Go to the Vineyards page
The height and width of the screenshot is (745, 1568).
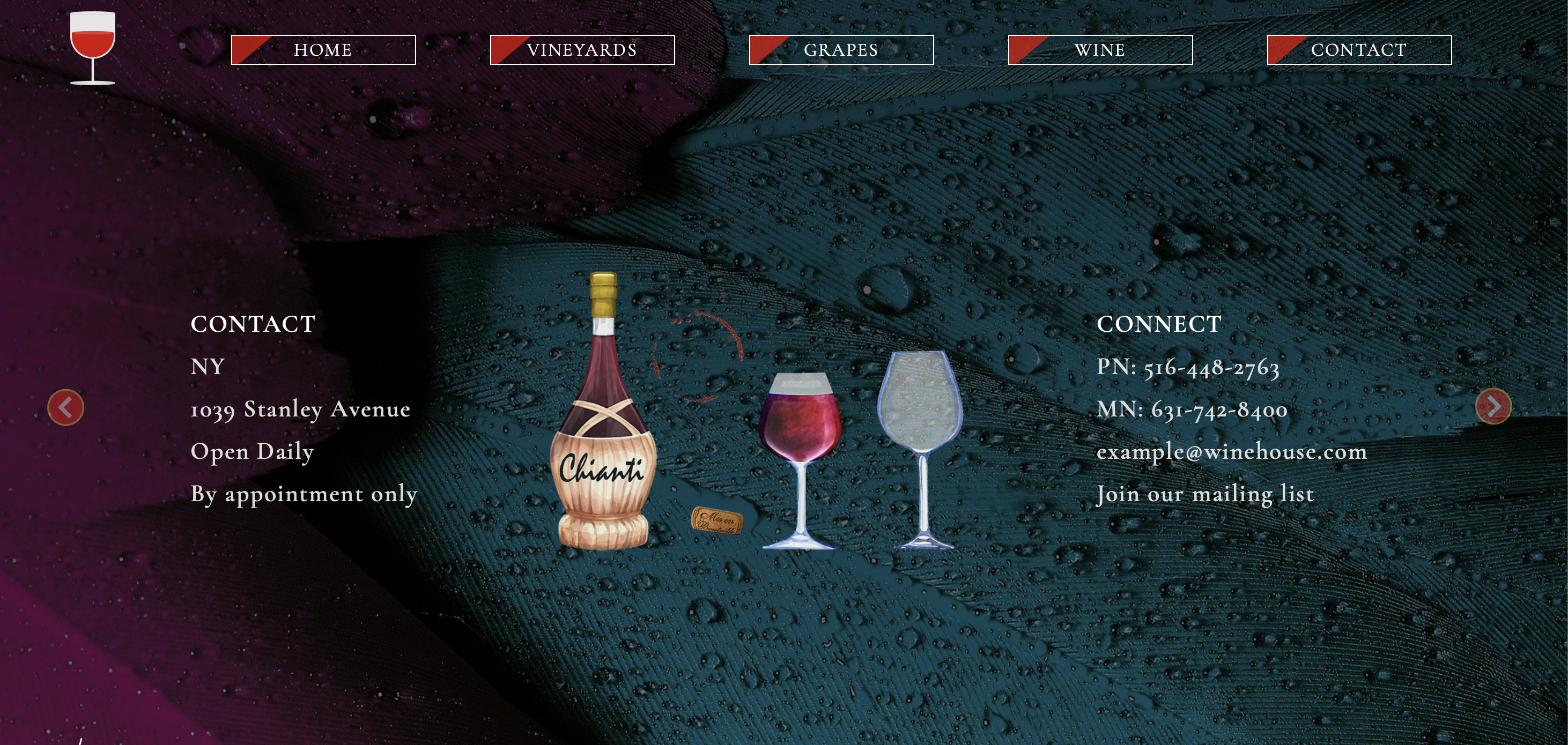click(x=582, y=50)
